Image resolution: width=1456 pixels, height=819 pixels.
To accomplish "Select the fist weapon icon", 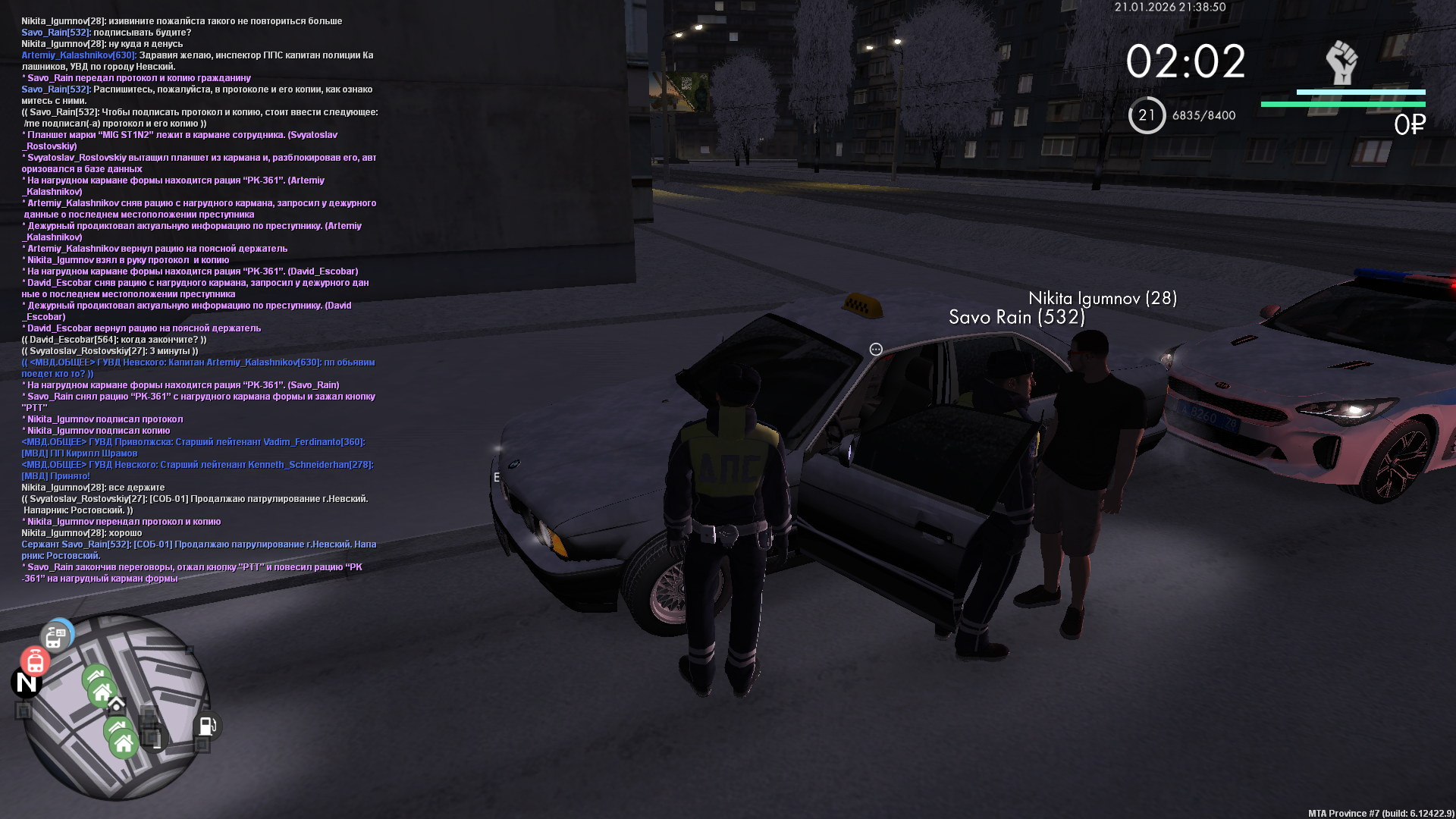I will tap(1341, 62).
